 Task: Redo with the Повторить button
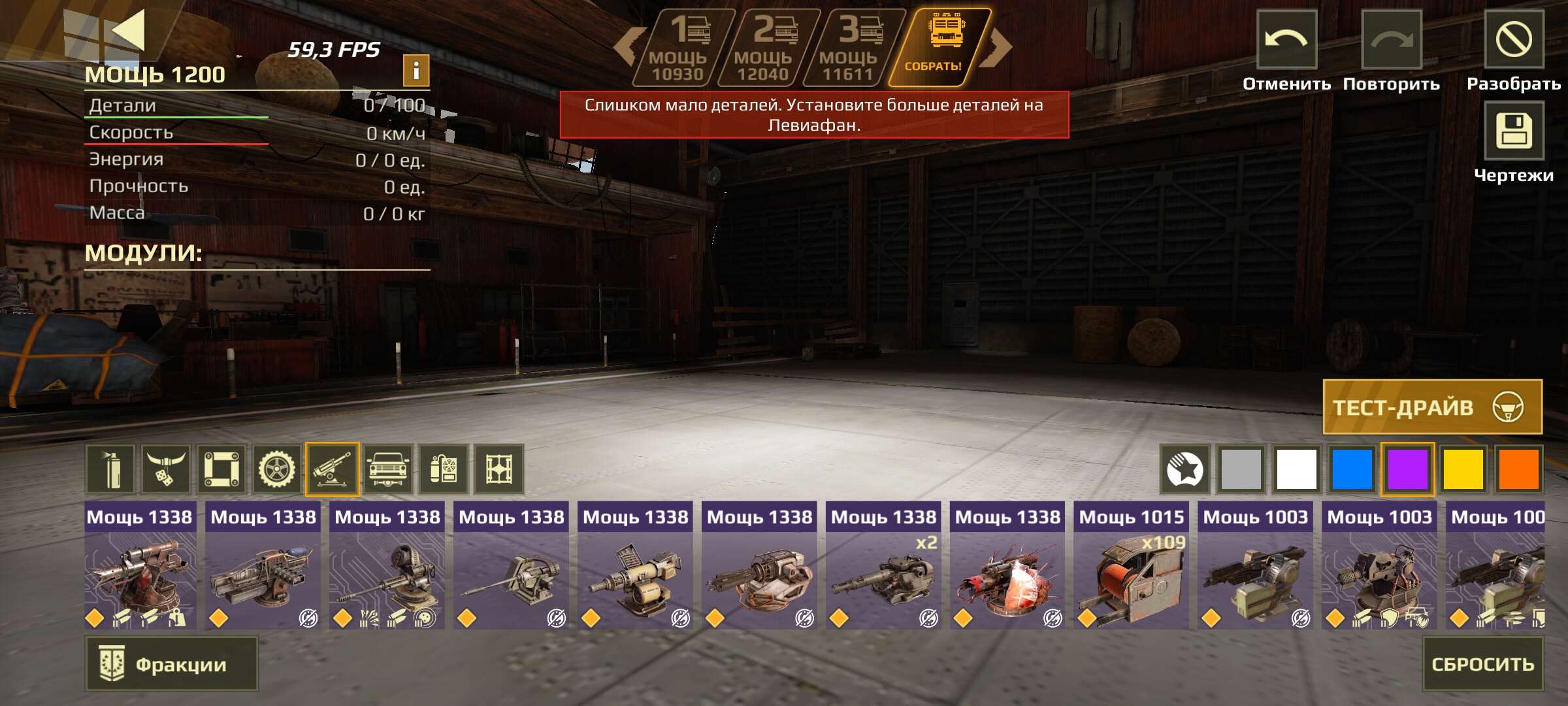[1391, 40]
